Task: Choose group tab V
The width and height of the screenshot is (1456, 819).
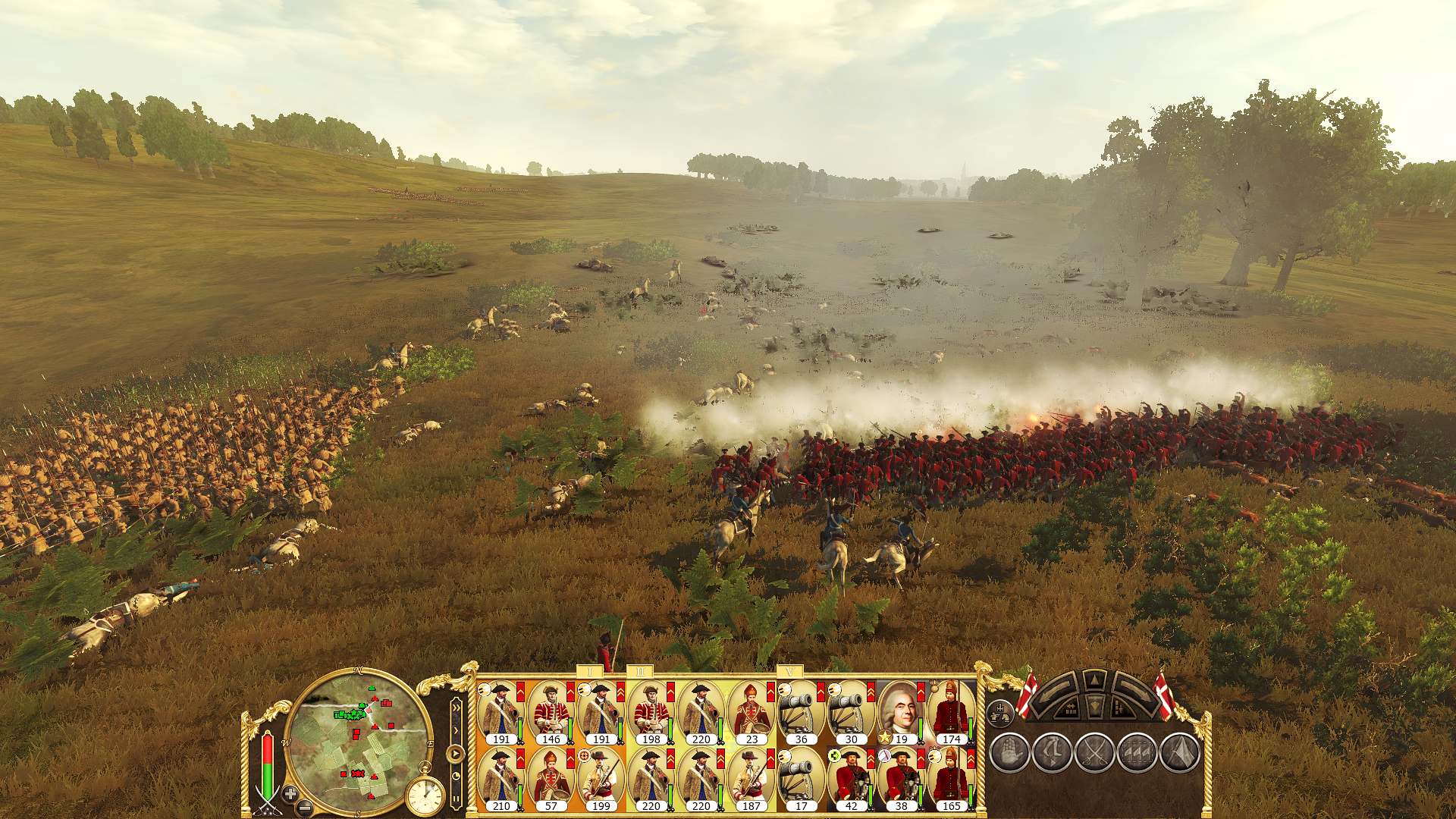Action: coord(790,672)
